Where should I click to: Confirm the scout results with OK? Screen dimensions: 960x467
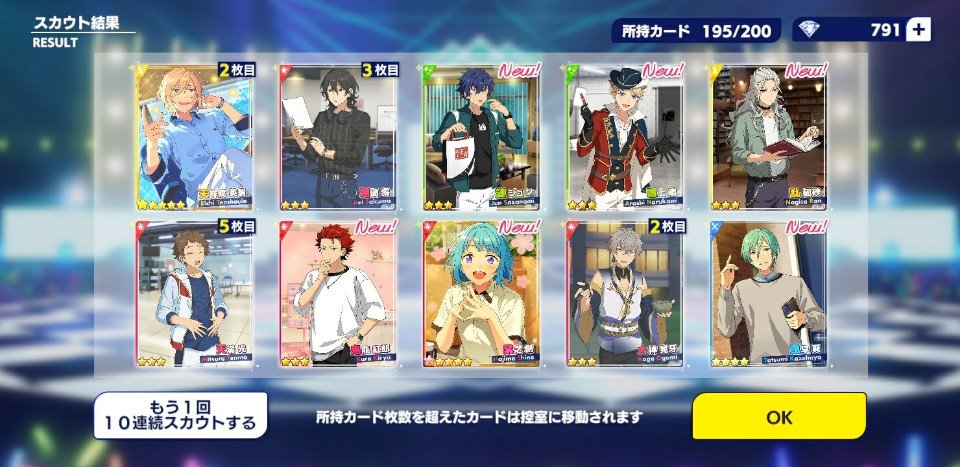(778, 415)
